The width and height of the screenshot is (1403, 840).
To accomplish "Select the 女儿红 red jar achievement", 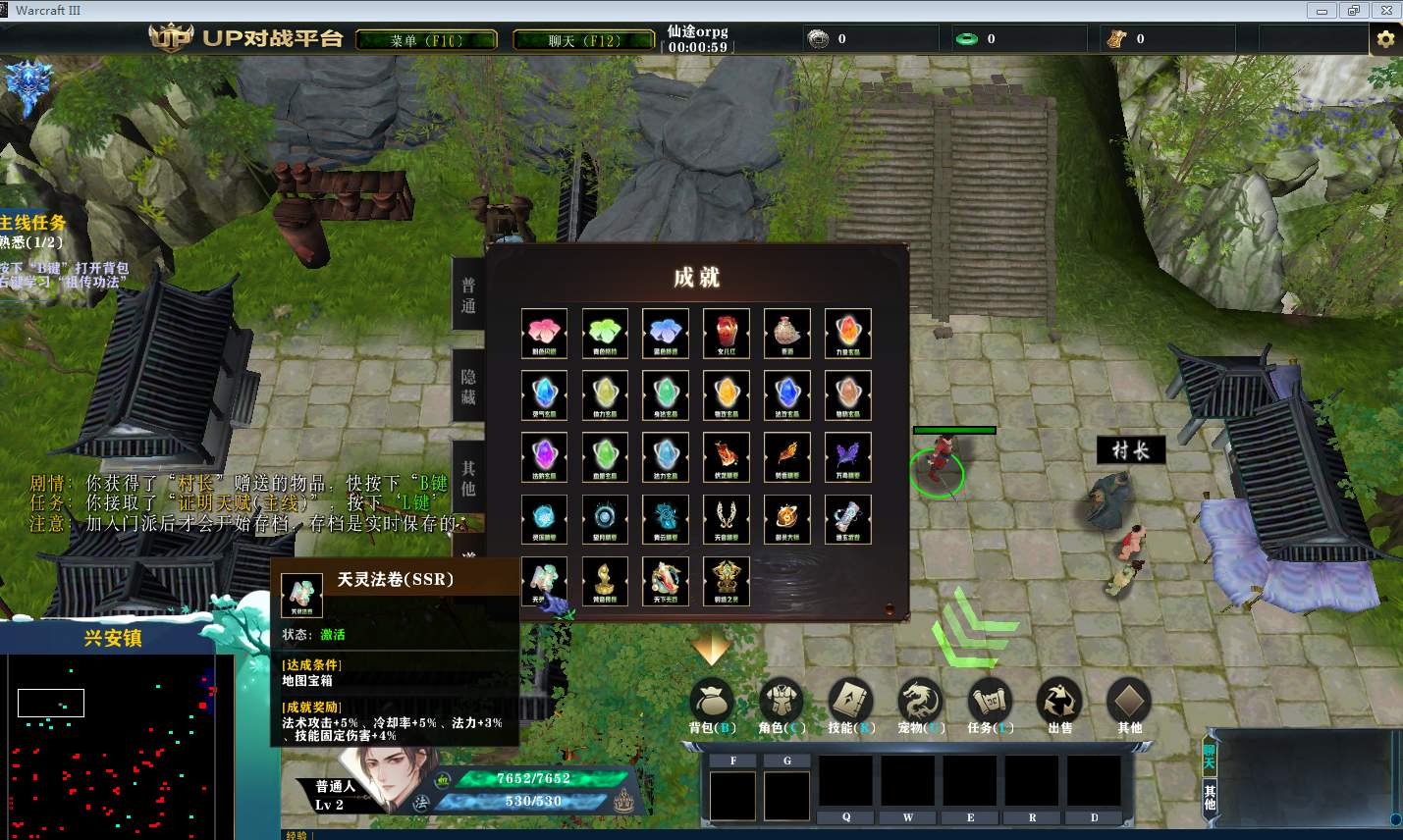I will [727, 333].
